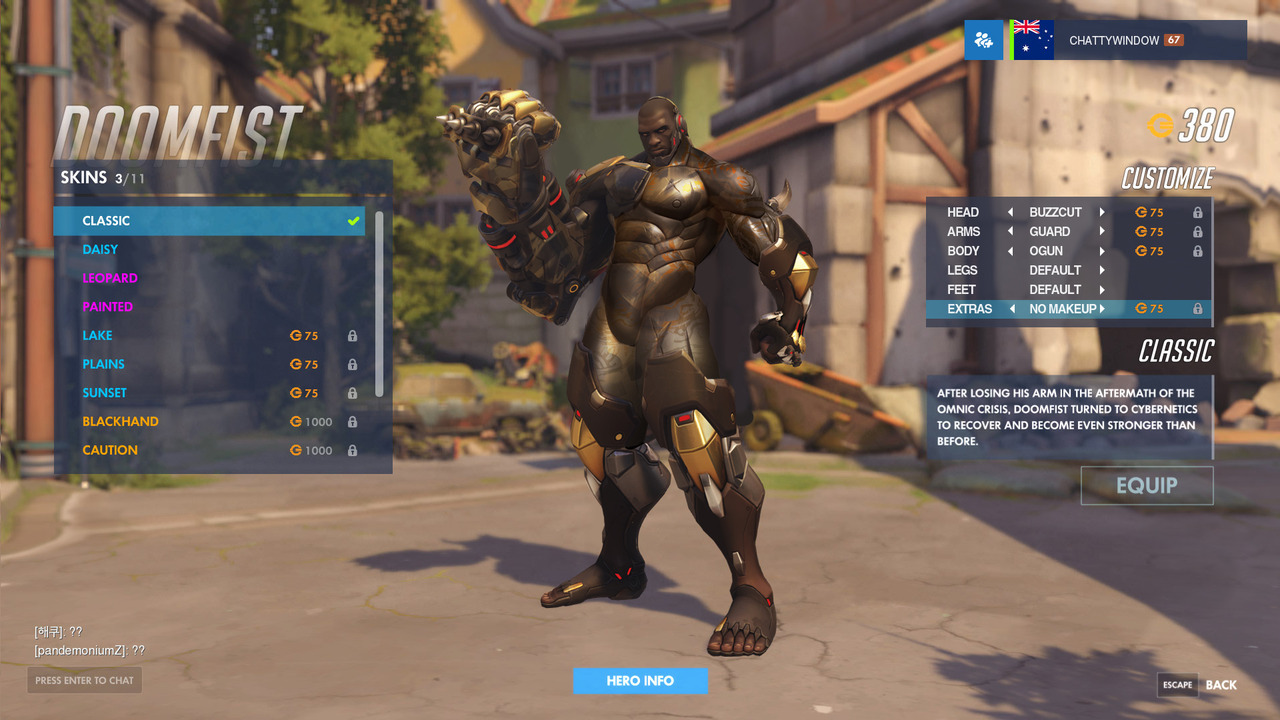Select the Leopard skin entry

[x=208, y=278]
